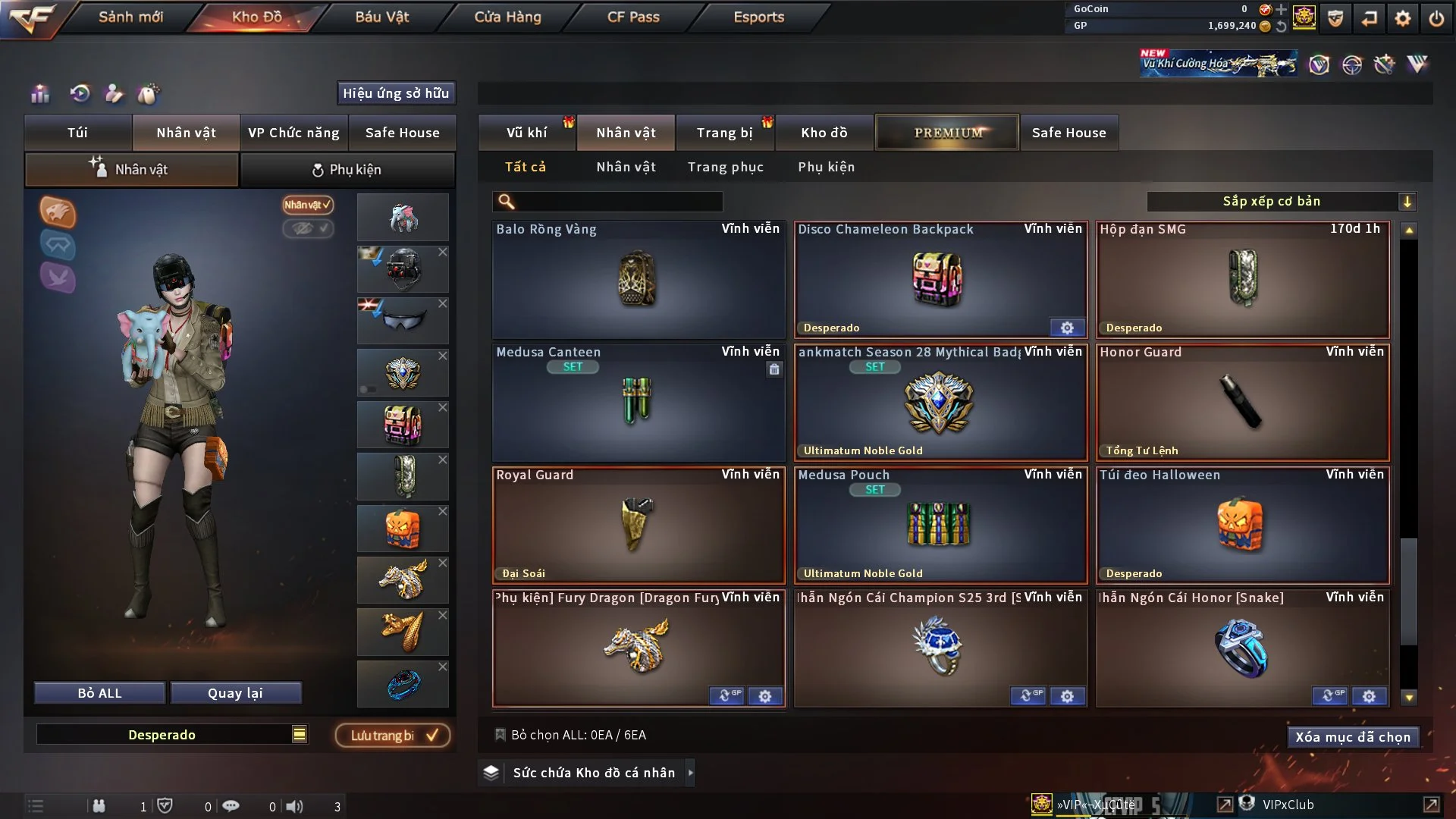Open the CF Pass page

point(633,17)
